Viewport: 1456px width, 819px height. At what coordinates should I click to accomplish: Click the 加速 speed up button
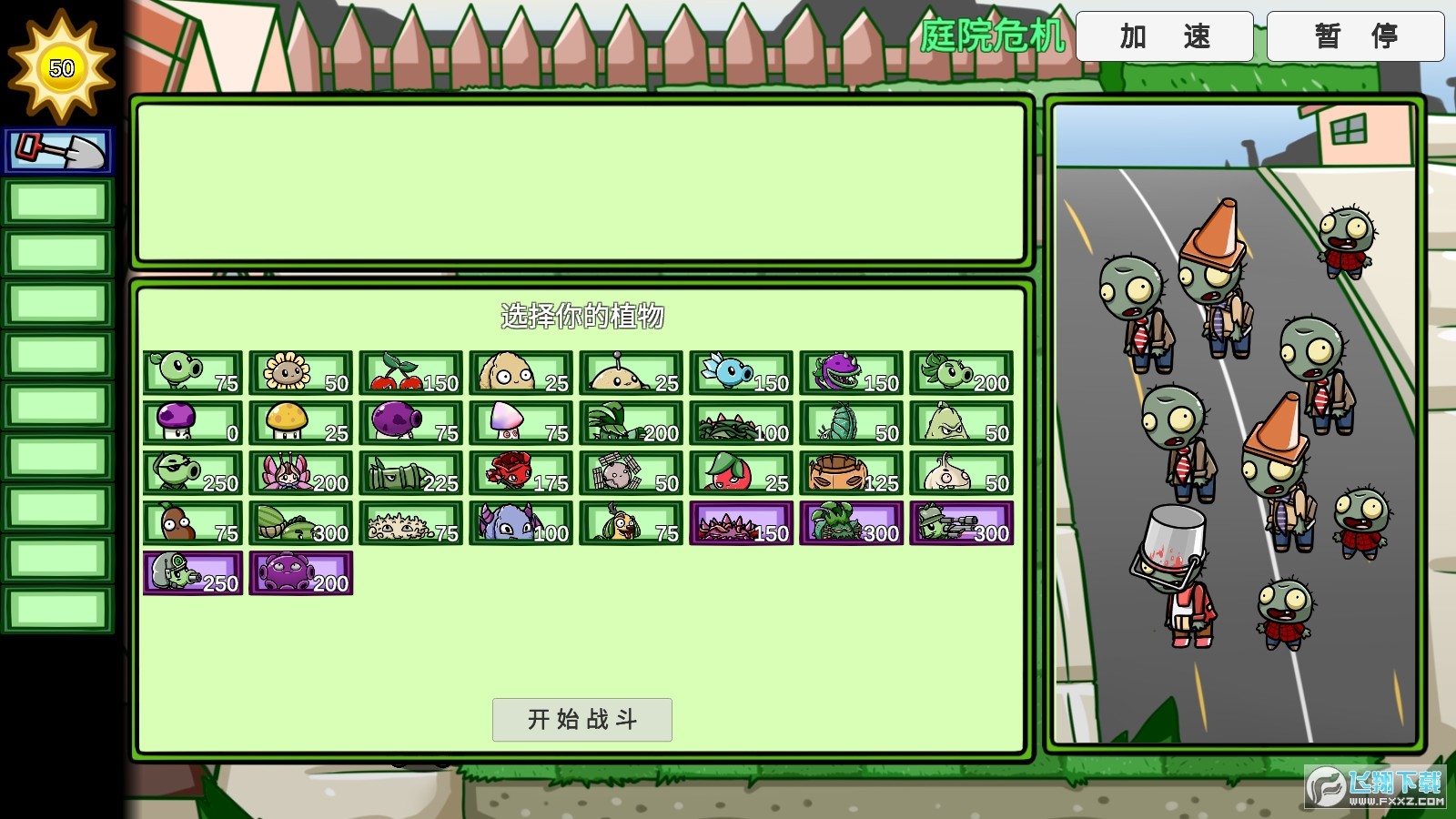1166,36
